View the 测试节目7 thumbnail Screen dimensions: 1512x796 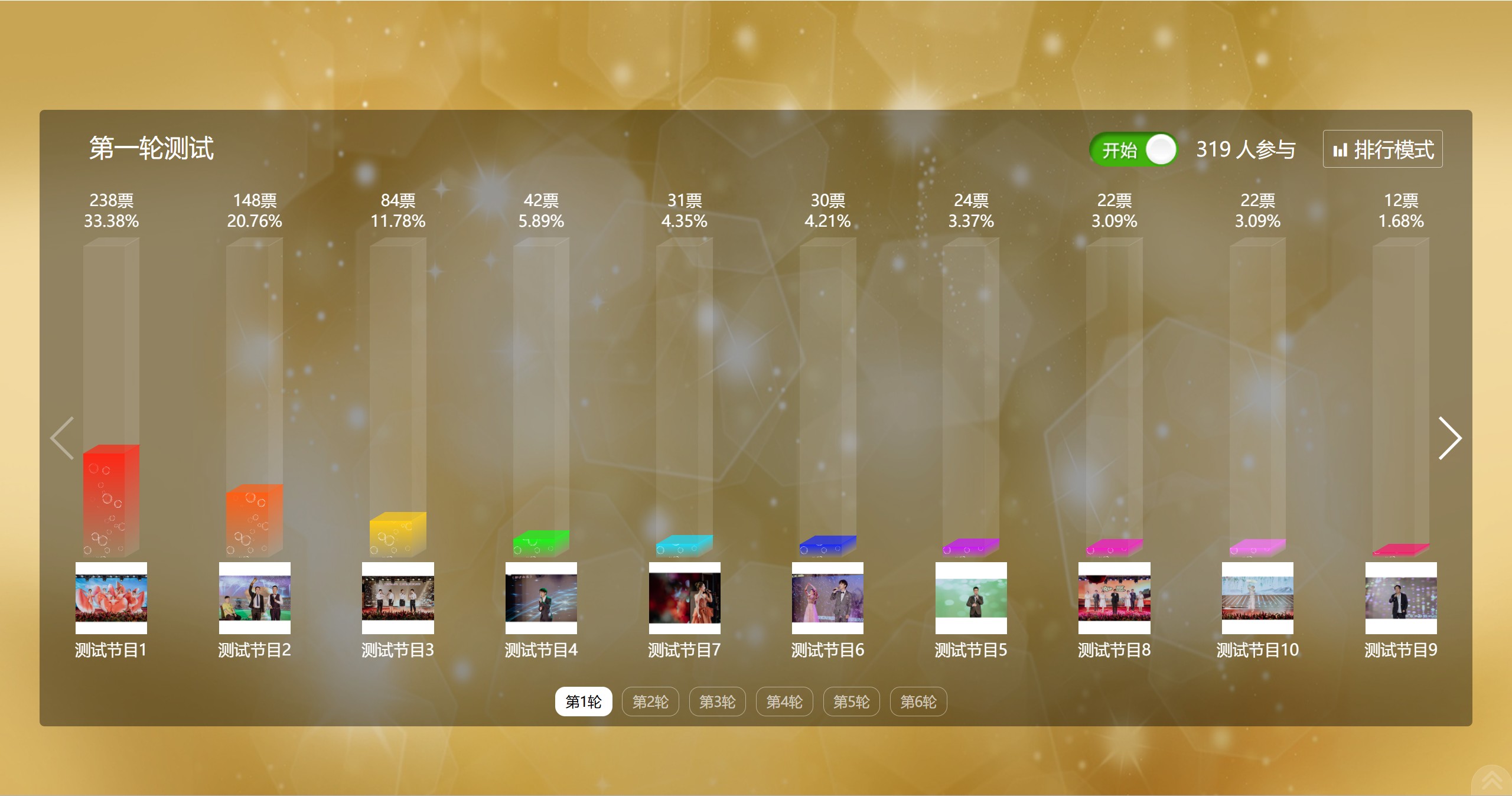(685, 598)
